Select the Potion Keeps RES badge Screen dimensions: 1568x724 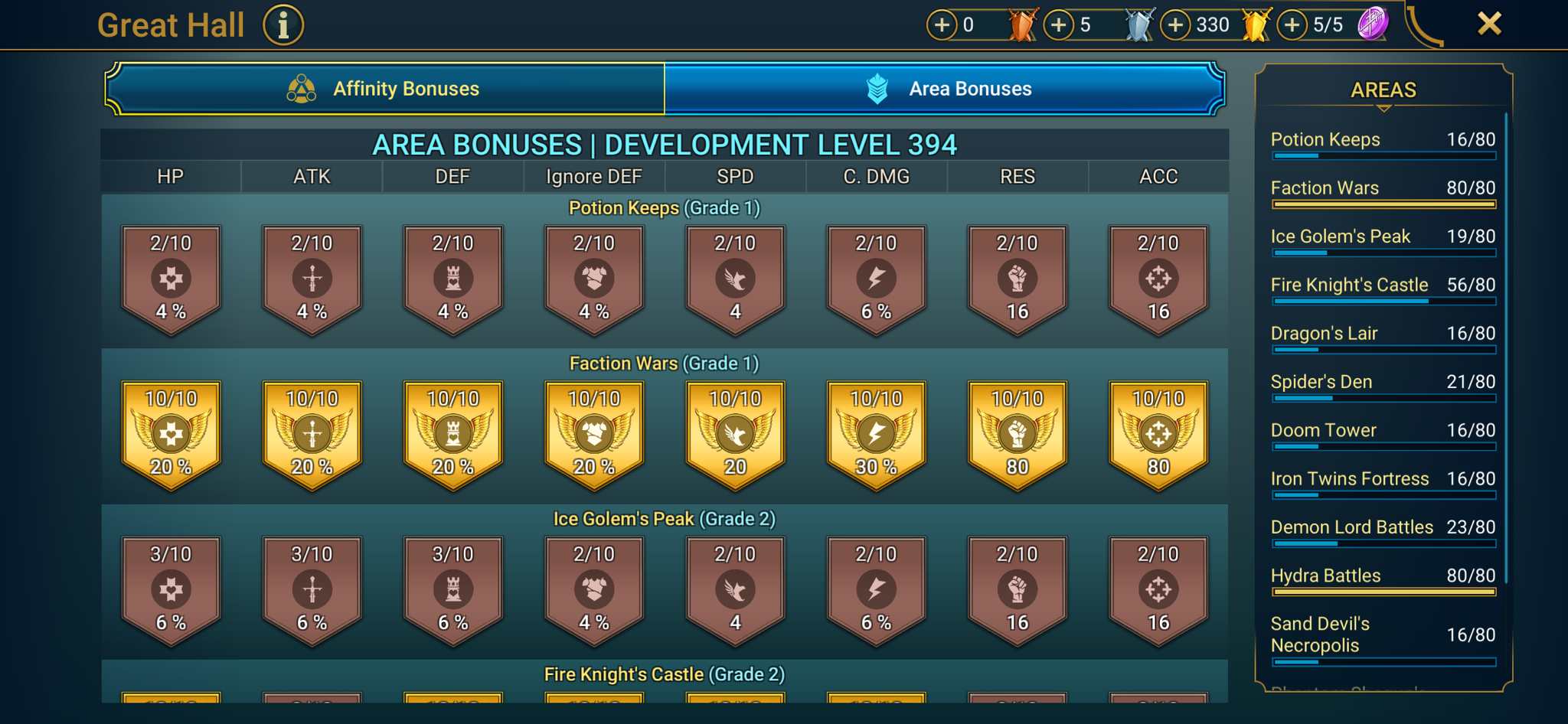(x=1018, y=277)
